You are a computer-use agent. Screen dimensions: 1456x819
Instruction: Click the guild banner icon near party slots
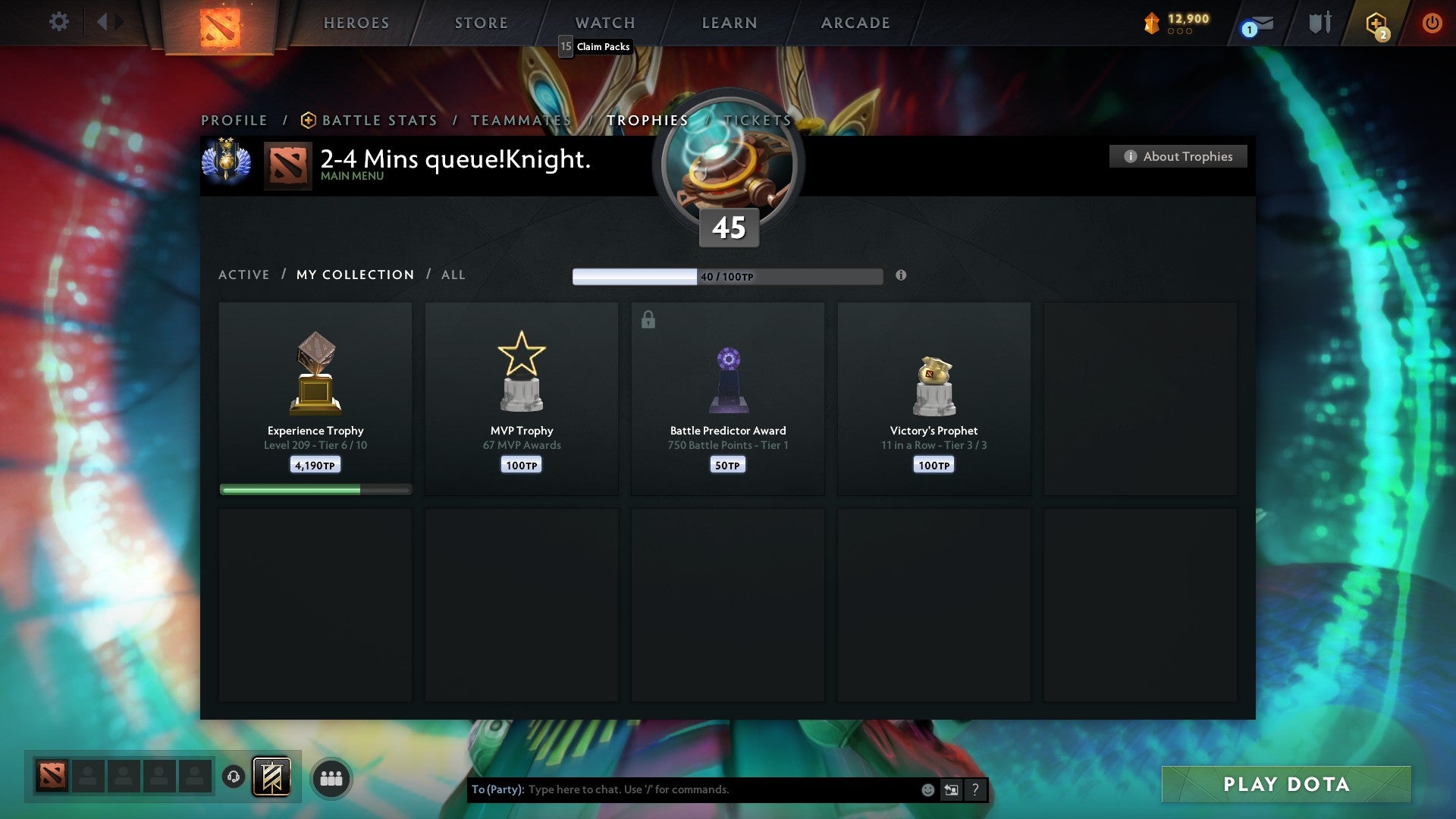271,777
